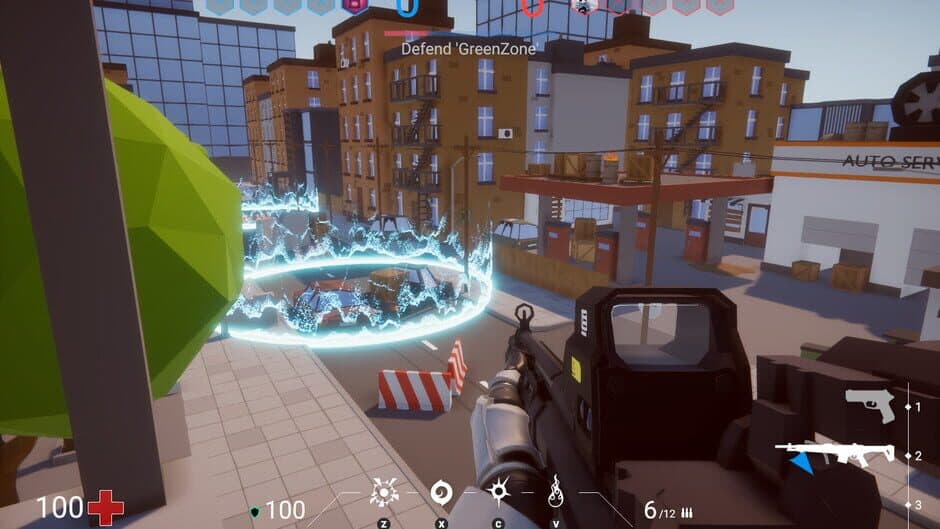Screen dimensions: 940x529
Task: Select the white enemy player portrait
Action: point(583,6)
